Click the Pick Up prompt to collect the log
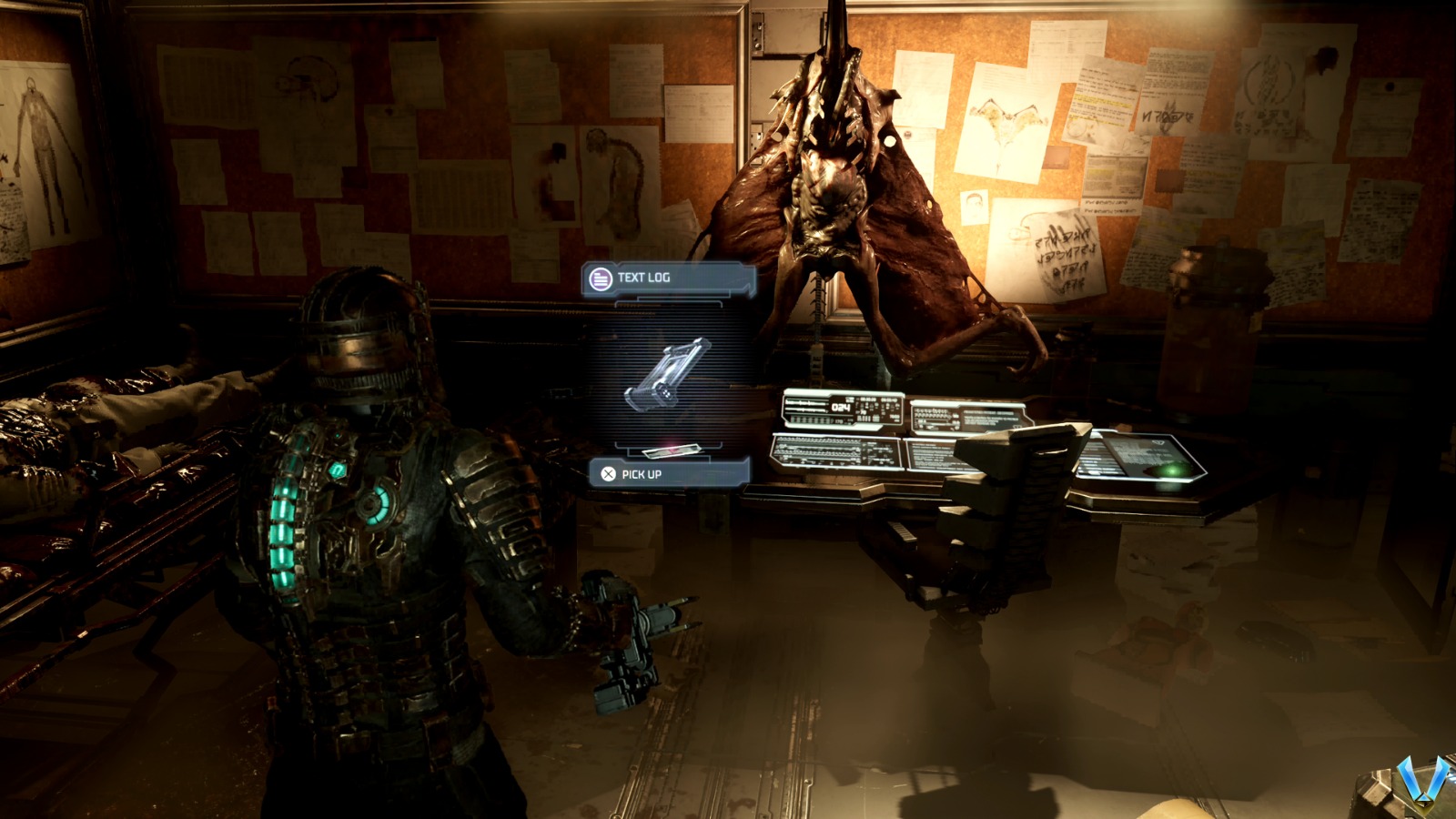Viewport: 1456px width, 819px height. [642, 472]
